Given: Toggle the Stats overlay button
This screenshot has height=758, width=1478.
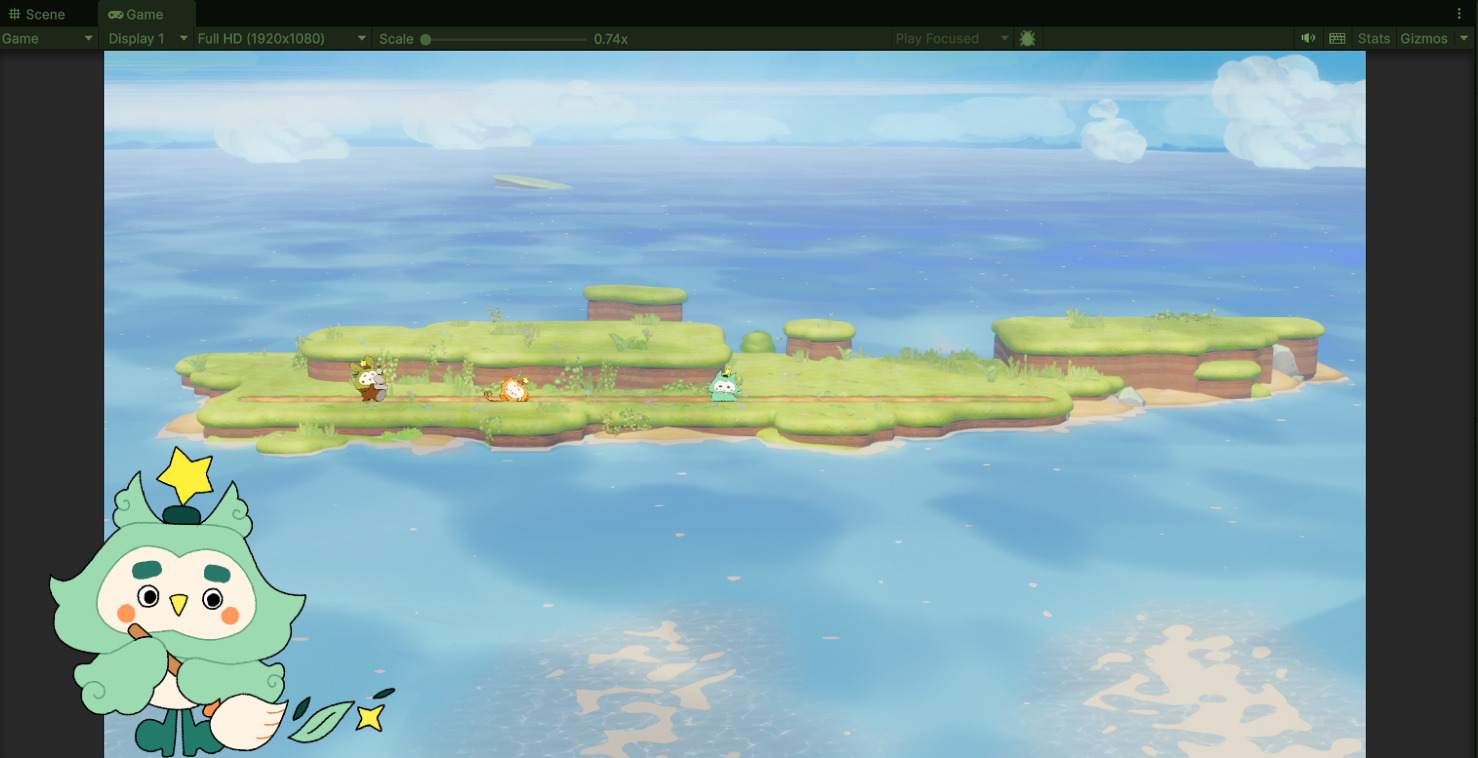Looking at the screenshot, I should point(1373,38).
